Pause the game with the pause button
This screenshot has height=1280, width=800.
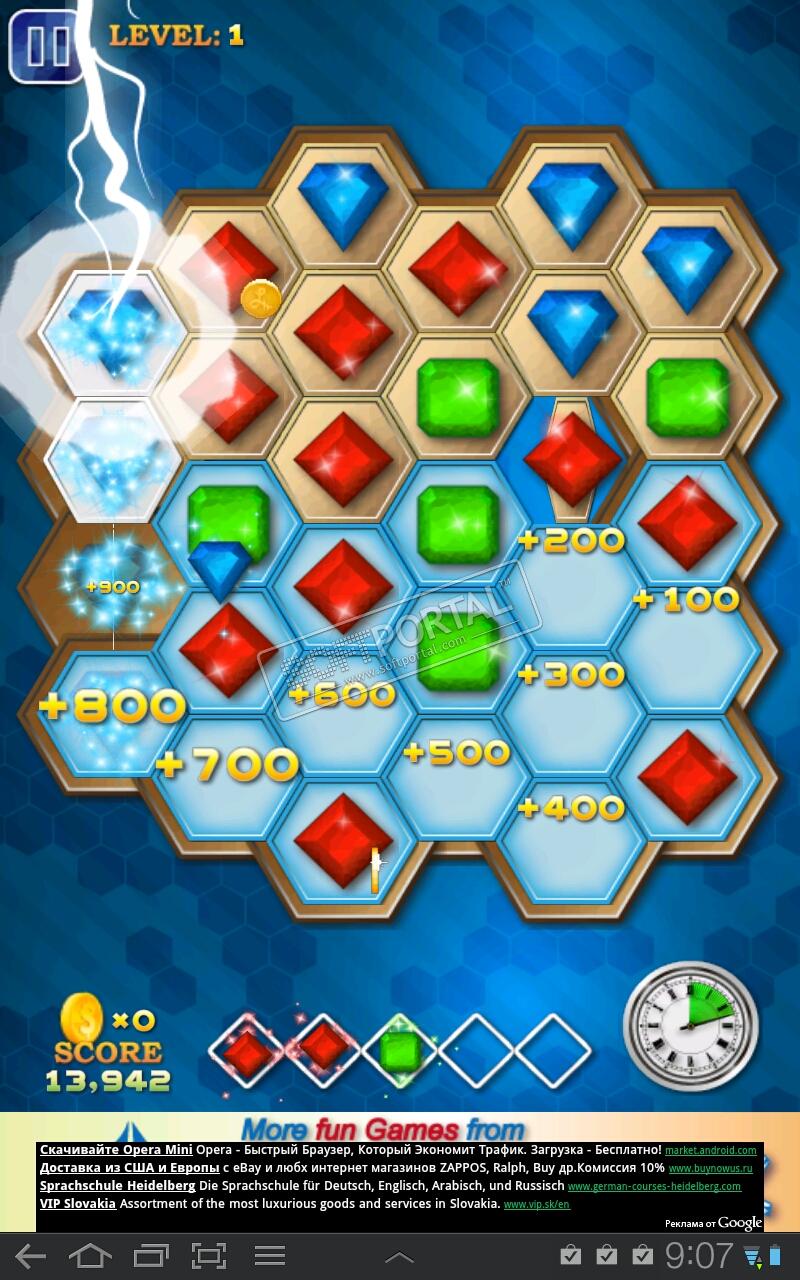46,46
